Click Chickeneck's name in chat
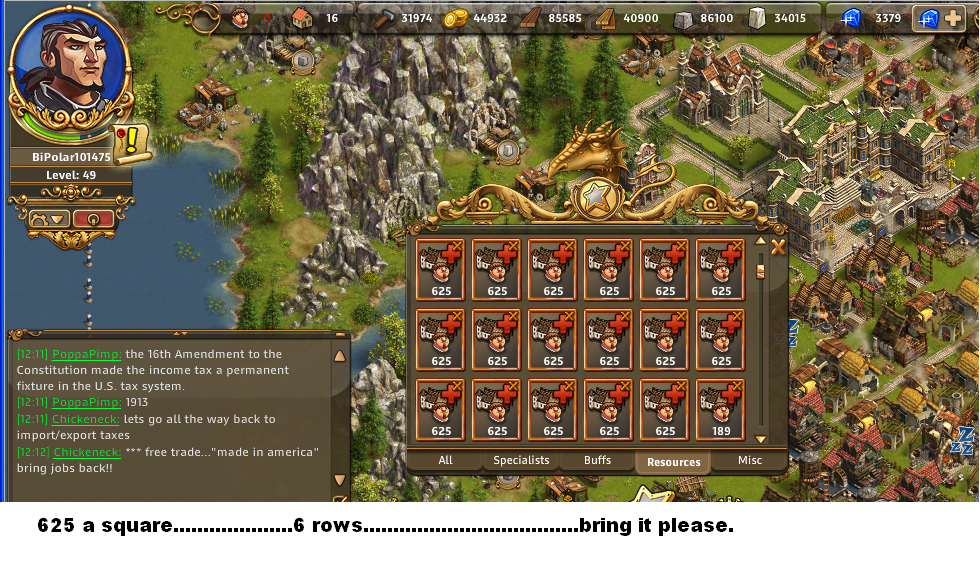This screenshot has width=980, height=569. point(86,419)
